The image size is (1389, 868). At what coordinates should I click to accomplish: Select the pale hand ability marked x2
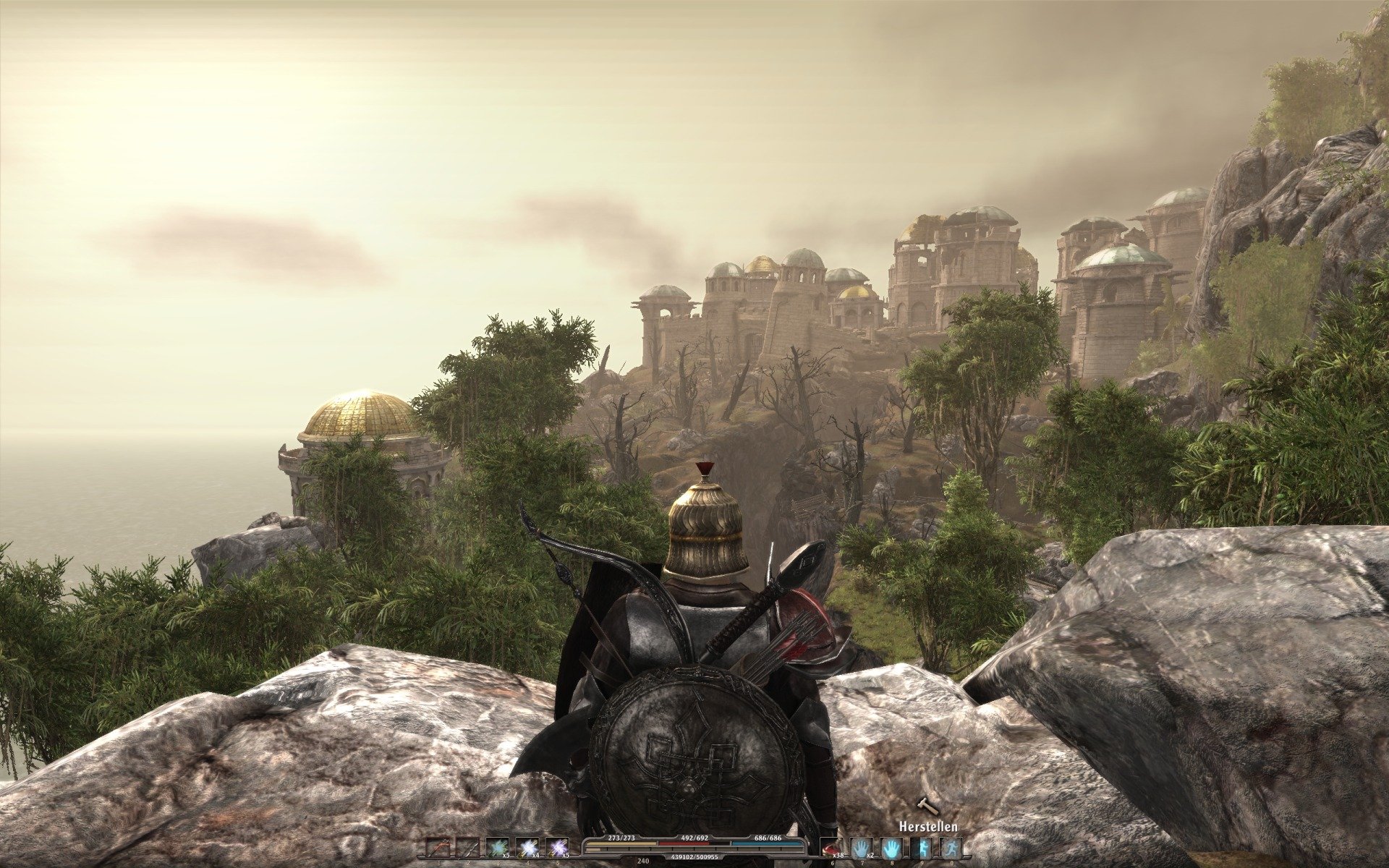click(862, 847)
